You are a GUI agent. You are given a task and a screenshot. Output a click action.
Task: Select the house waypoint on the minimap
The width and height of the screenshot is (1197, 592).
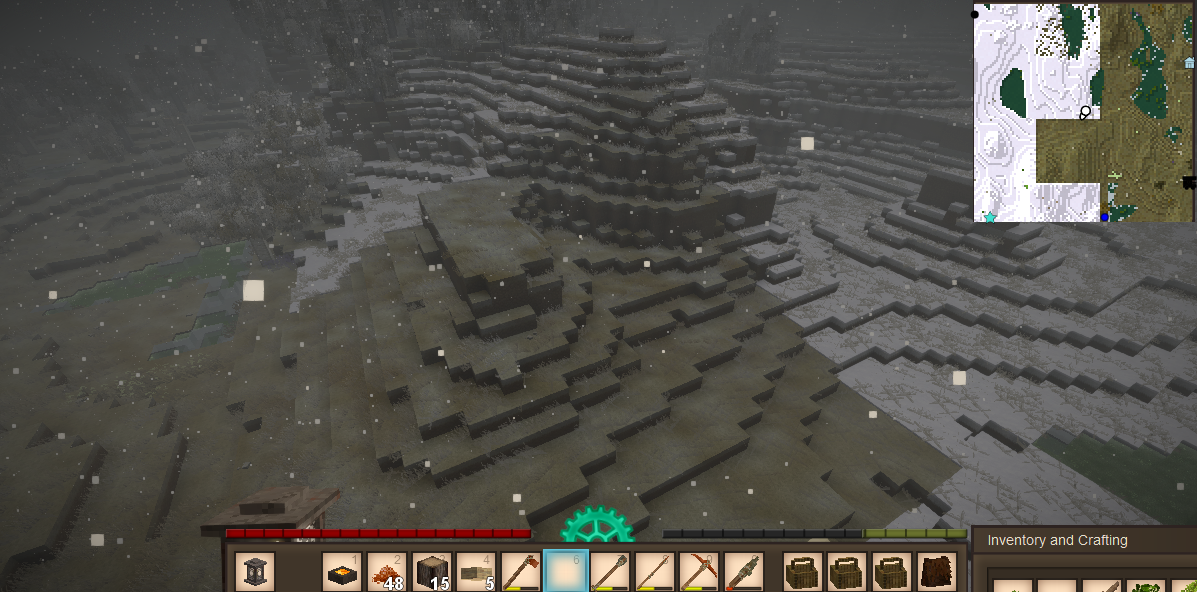pyautogui.click(x=1189, y=62)
